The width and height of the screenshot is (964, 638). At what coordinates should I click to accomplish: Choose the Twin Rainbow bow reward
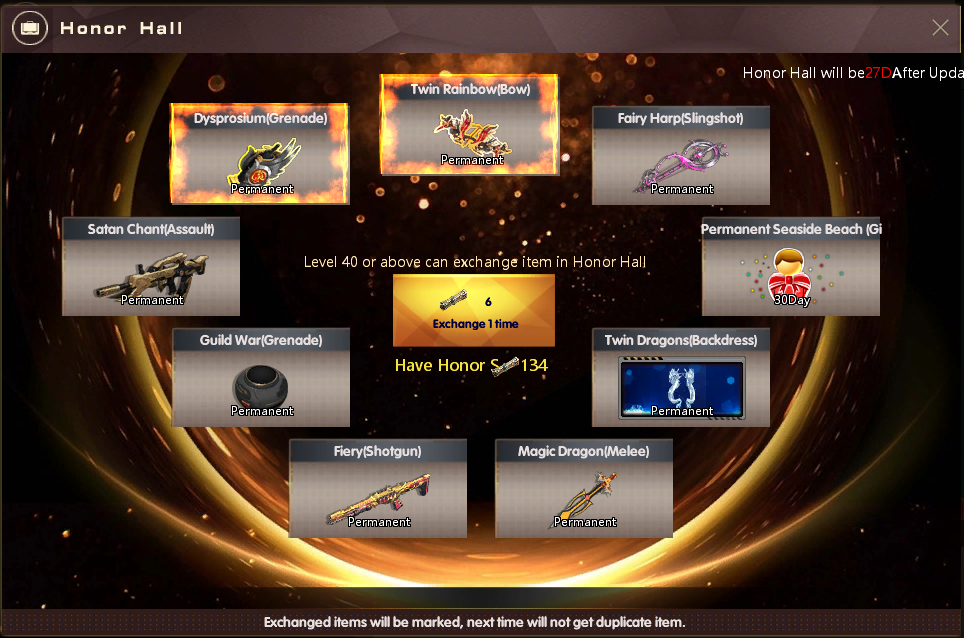pyautogui.click(x=470, y=125)
